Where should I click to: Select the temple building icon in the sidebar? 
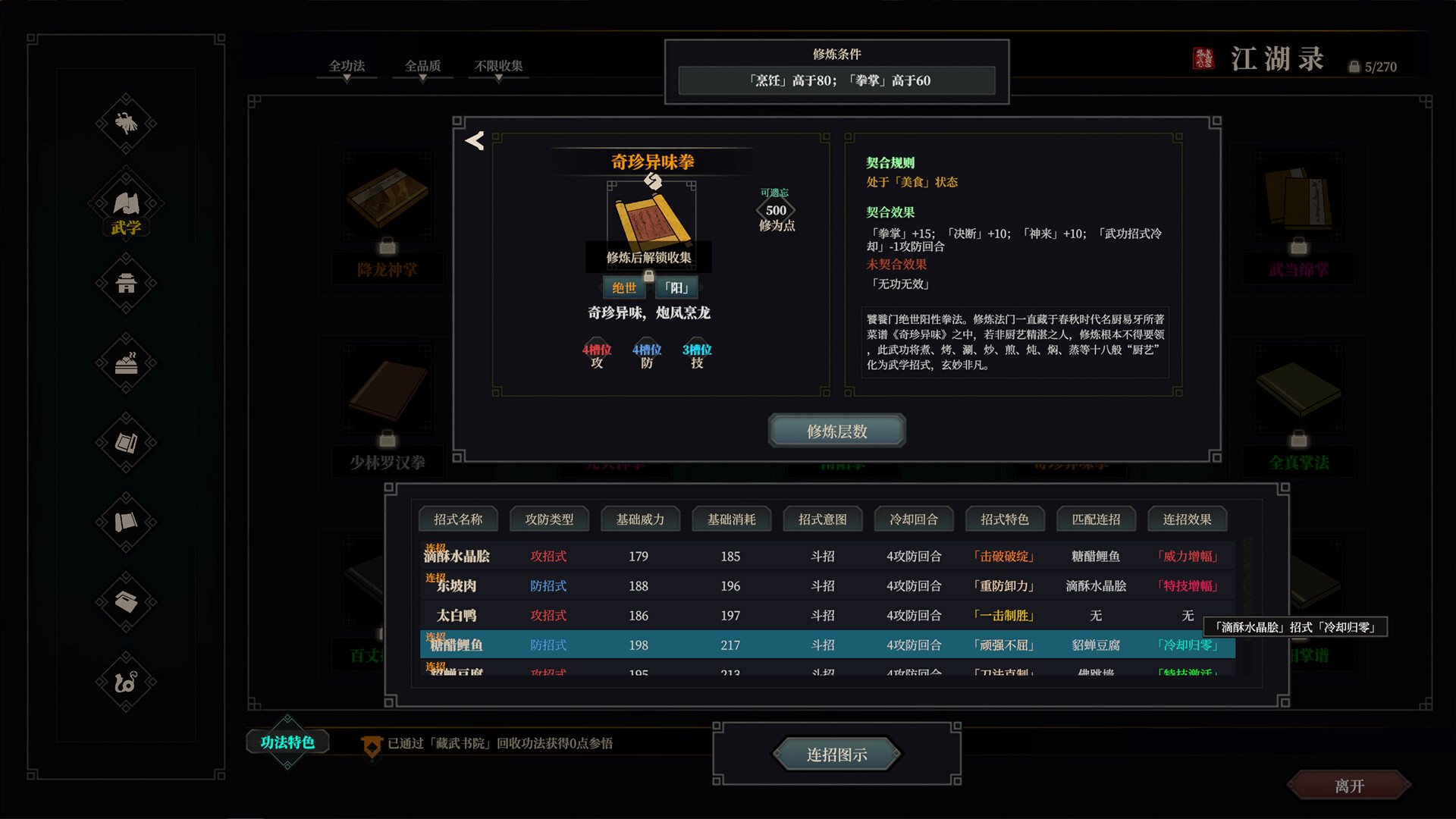126,284
